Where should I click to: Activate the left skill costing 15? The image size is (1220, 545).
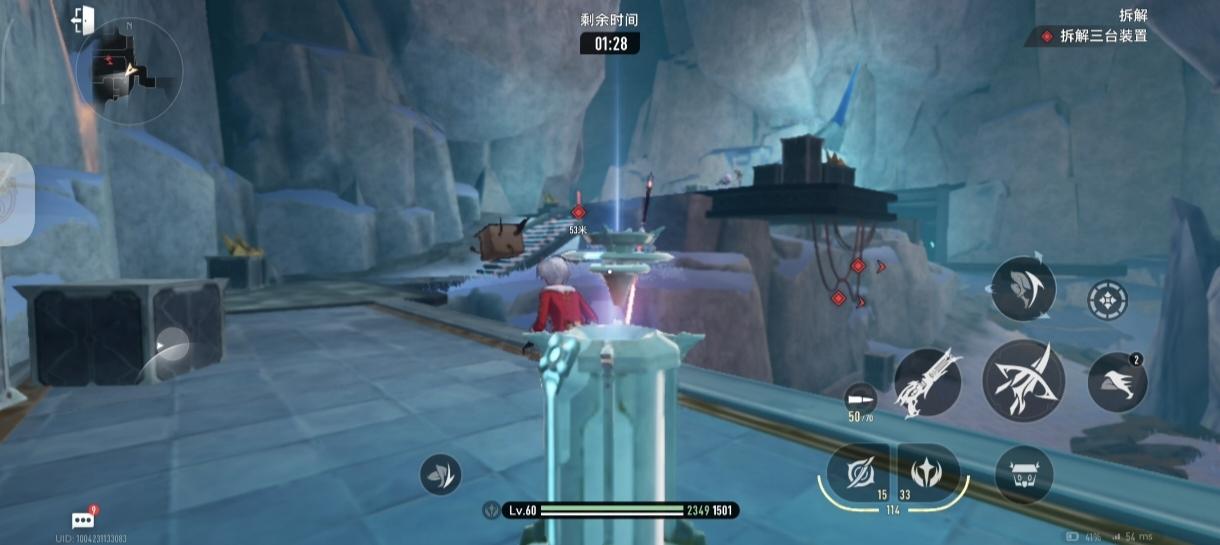[x=857, y=472]
